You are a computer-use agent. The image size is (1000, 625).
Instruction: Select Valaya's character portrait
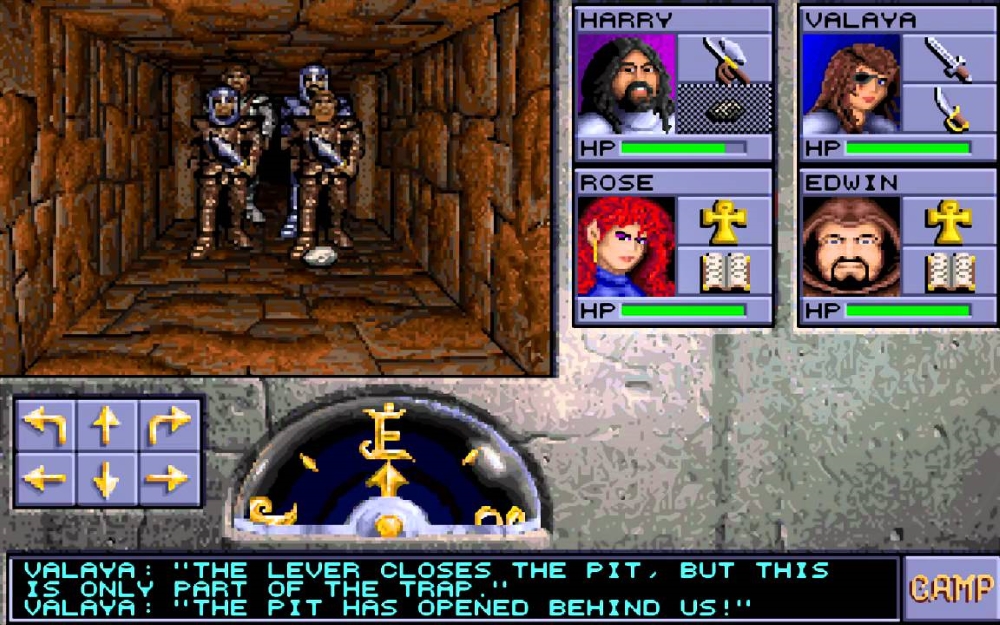(851, 85)
